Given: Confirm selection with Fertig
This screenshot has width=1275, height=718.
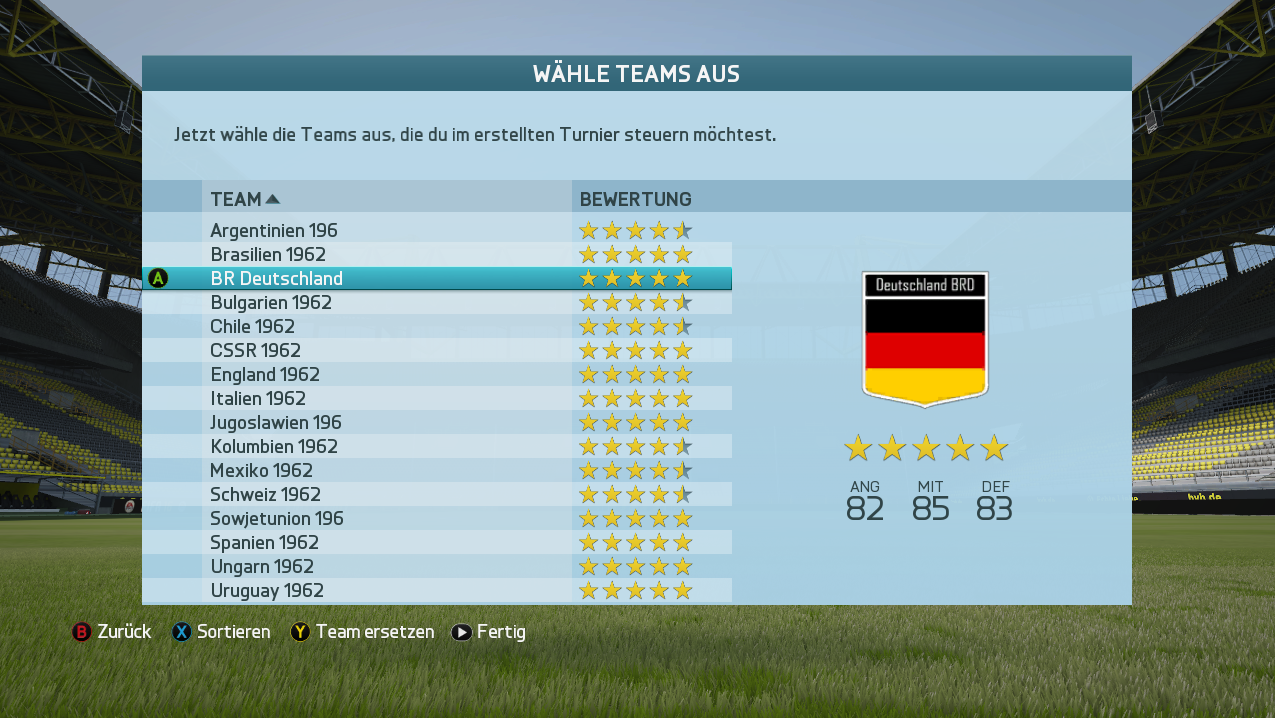Looking at the screenshot, I should click(x=489, y=632).
